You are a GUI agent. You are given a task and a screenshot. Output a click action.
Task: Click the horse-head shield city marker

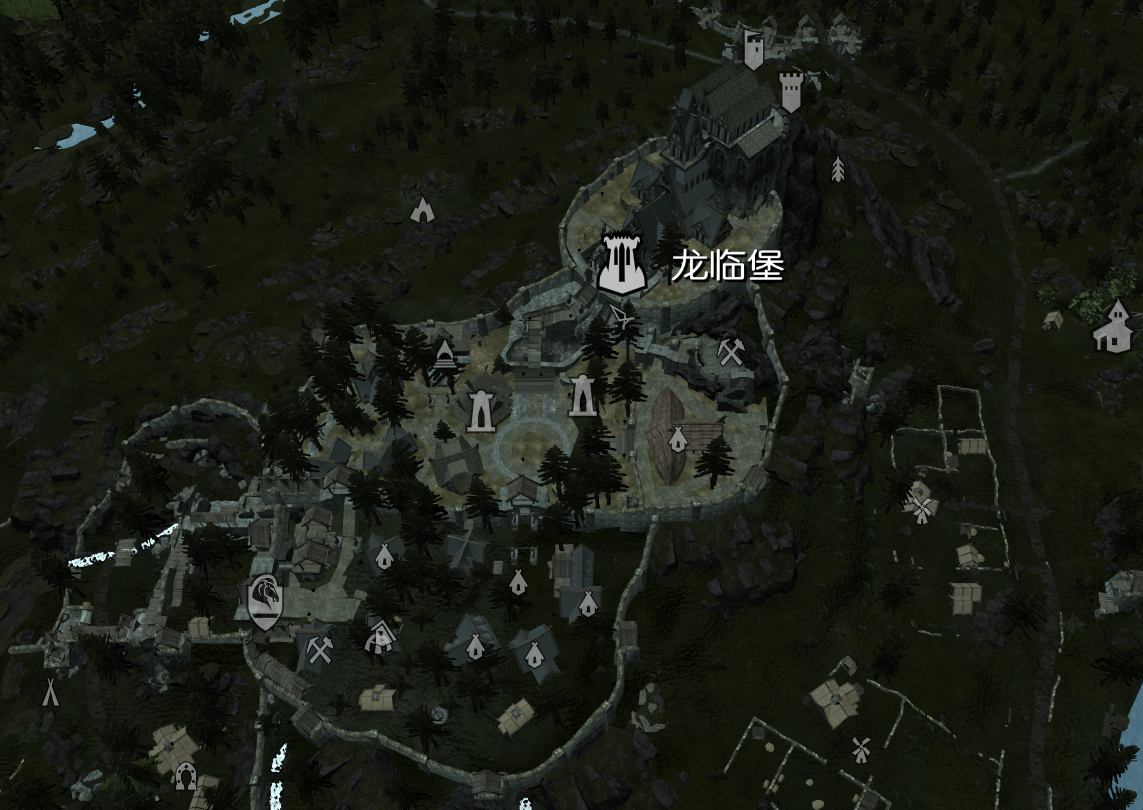pos(265,602)
